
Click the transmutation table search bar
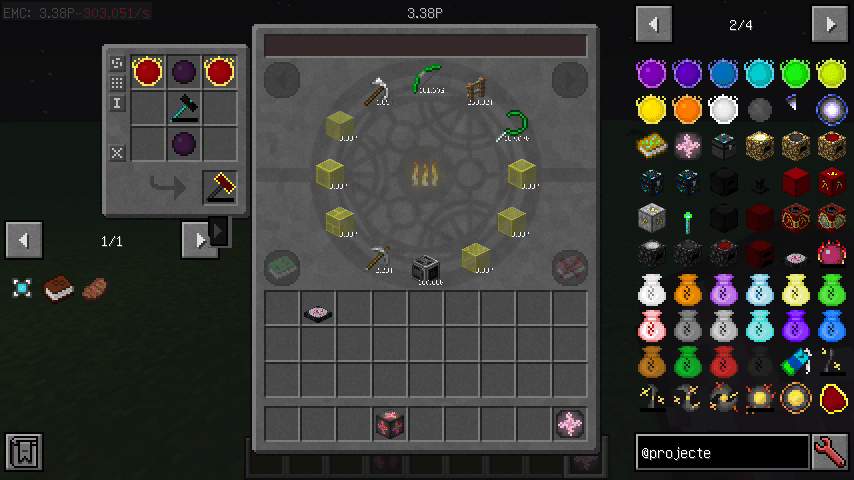(425, 45)
